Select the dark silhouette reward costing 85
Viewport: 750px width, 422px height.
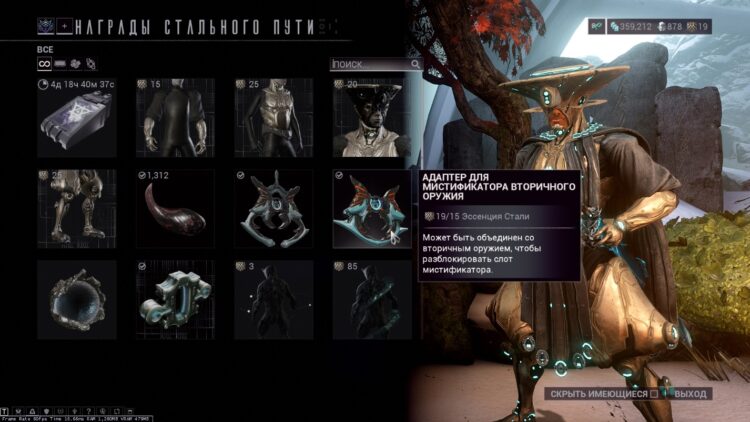pyautogui.click(x=372, y=299)
